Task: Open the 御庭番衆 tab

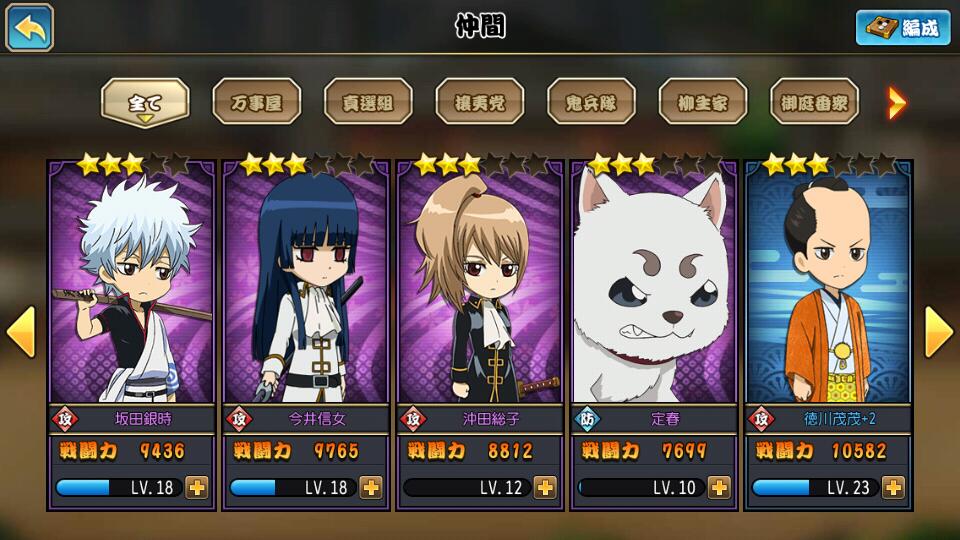Action: pos(814,102)
